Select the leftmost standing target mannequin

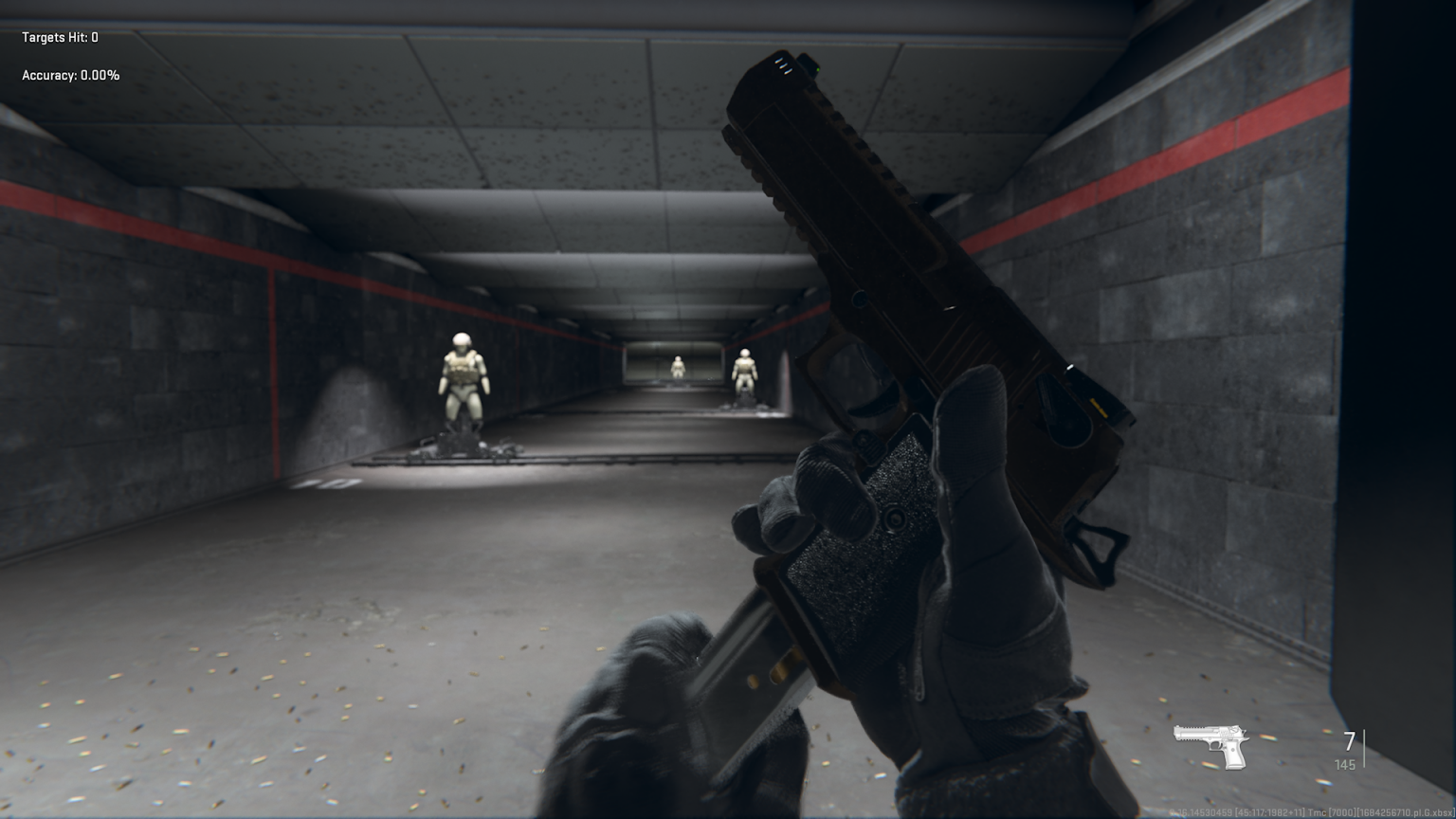coord(462,377)
